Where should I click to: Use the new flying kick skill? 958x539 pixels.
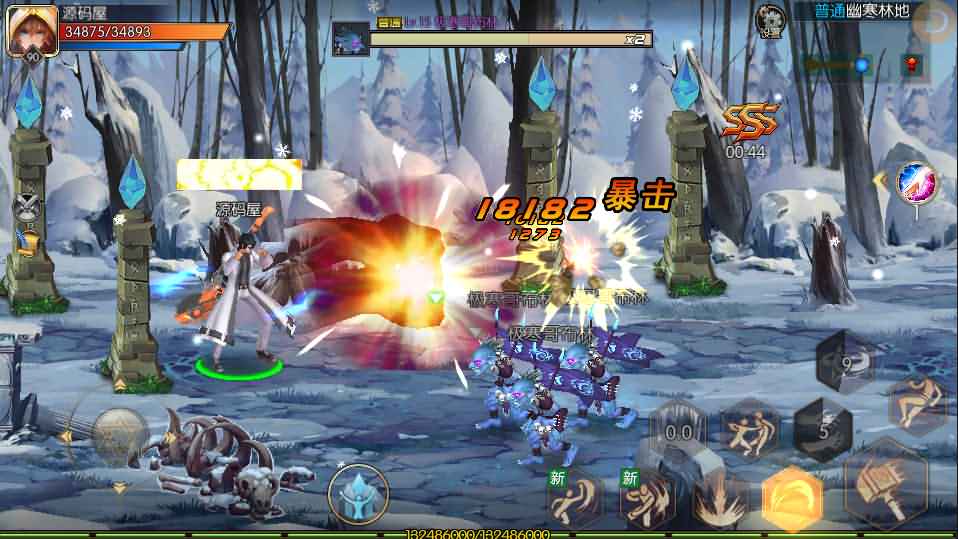tap(574, 496)
